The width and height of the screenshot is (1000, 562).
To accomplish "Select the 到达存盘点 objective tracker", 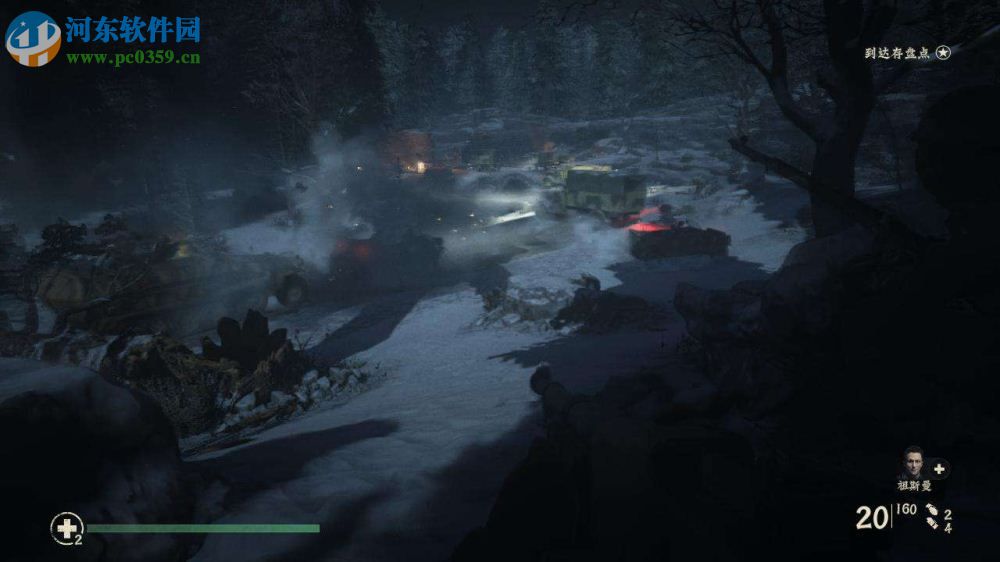I will click(907, 53).
